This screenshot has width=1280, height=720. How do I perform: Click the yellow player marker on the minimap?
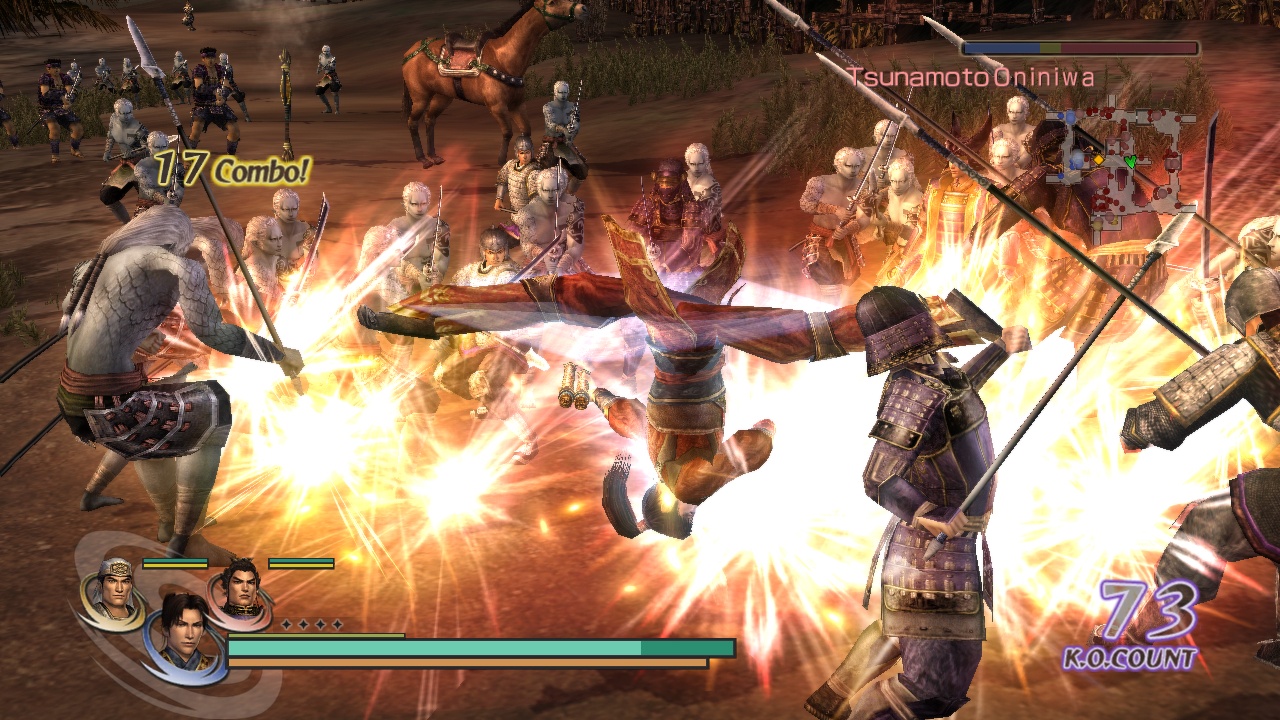tap(1099, 159)
